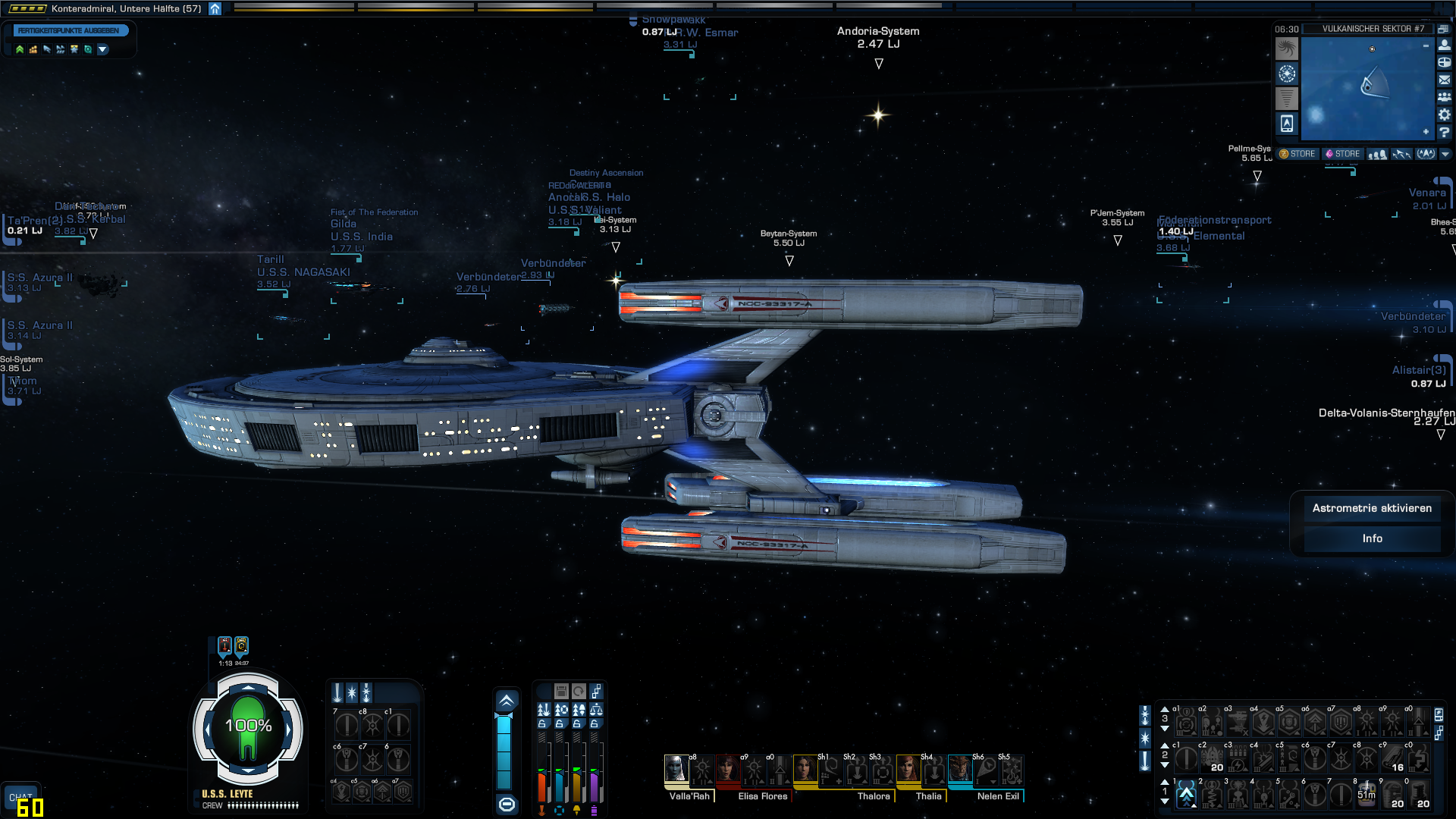
Task: Click Fertigkeitspunkte ausgeben button
Action: tap(69, 31)
